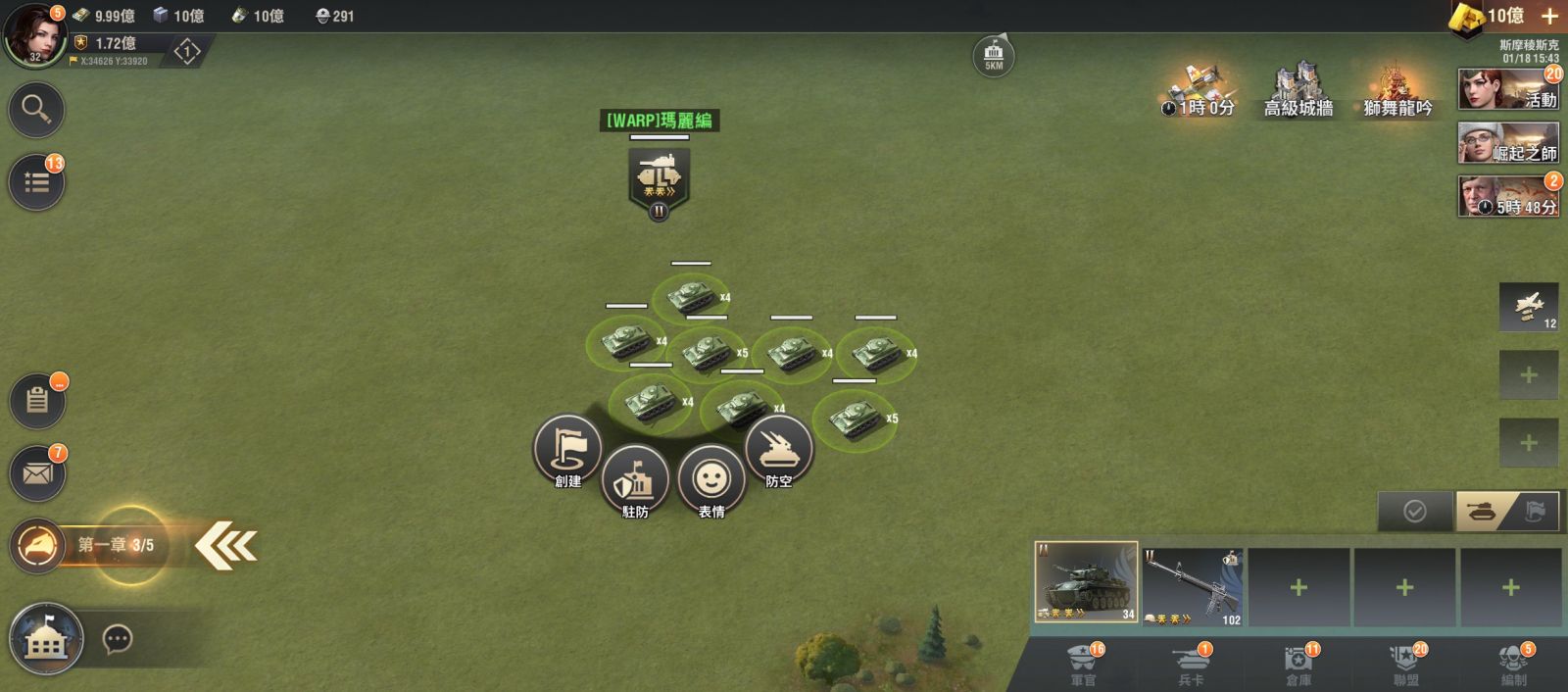Screen dimensions: 1568x692
Task: Open the clipboard tasks icon
Action: point(37,400)
